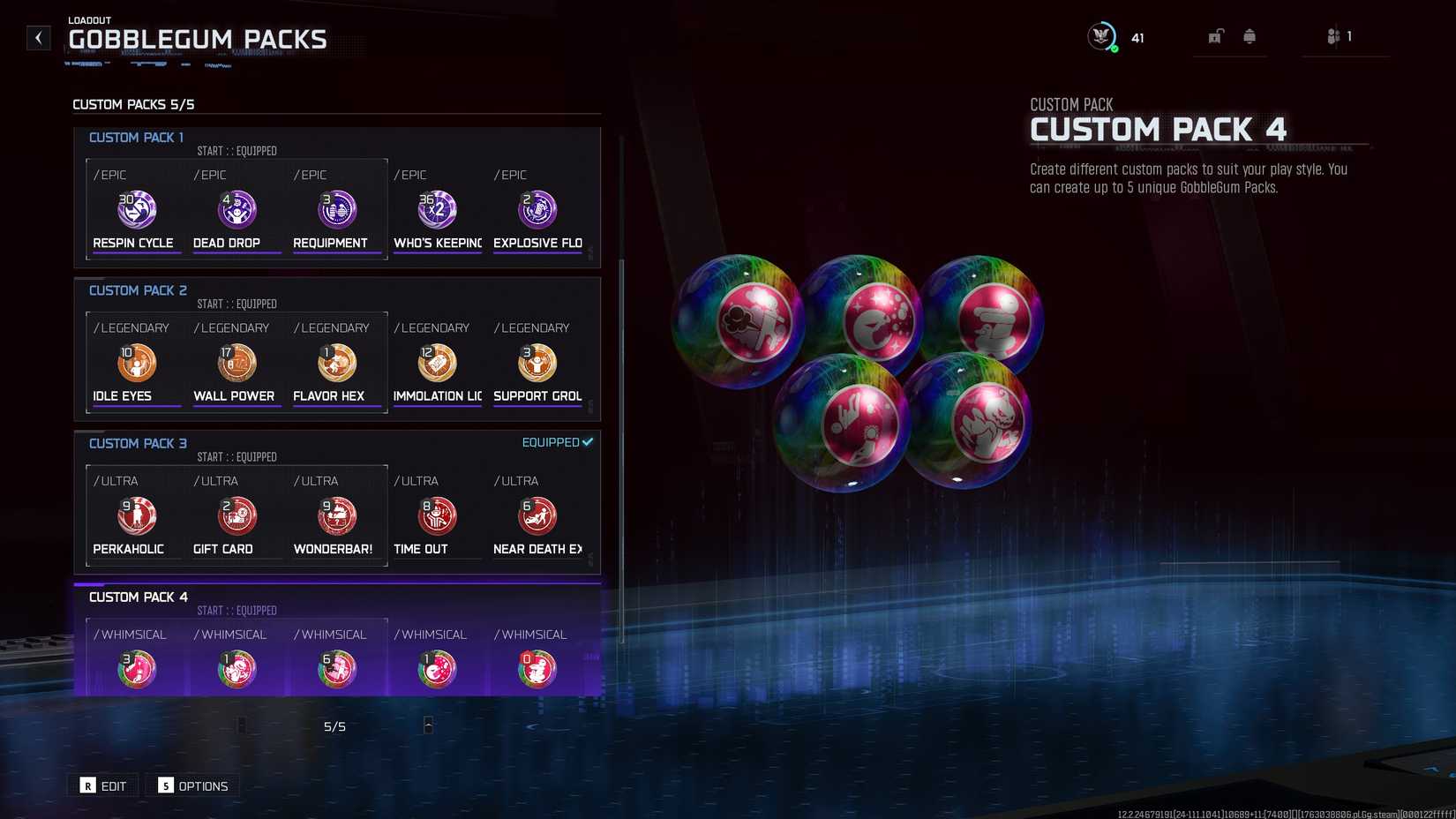Click the EDIT button

(102, 785)
